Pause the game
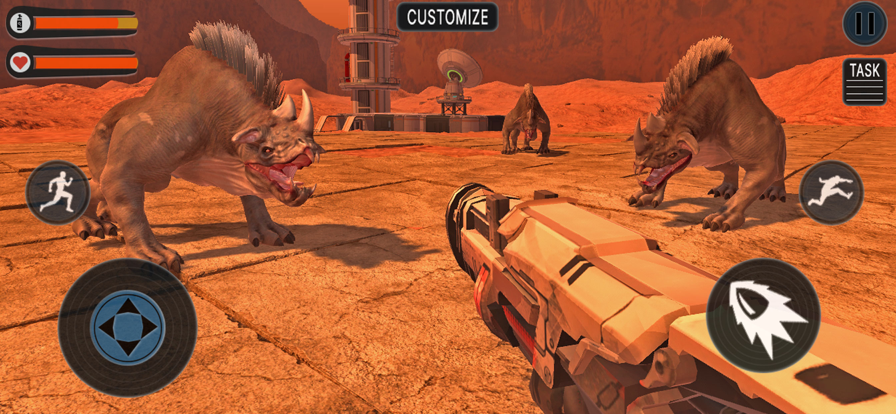The width and height of the screenshot is (896, 414). pyautogui.click(x=864, y=24)
